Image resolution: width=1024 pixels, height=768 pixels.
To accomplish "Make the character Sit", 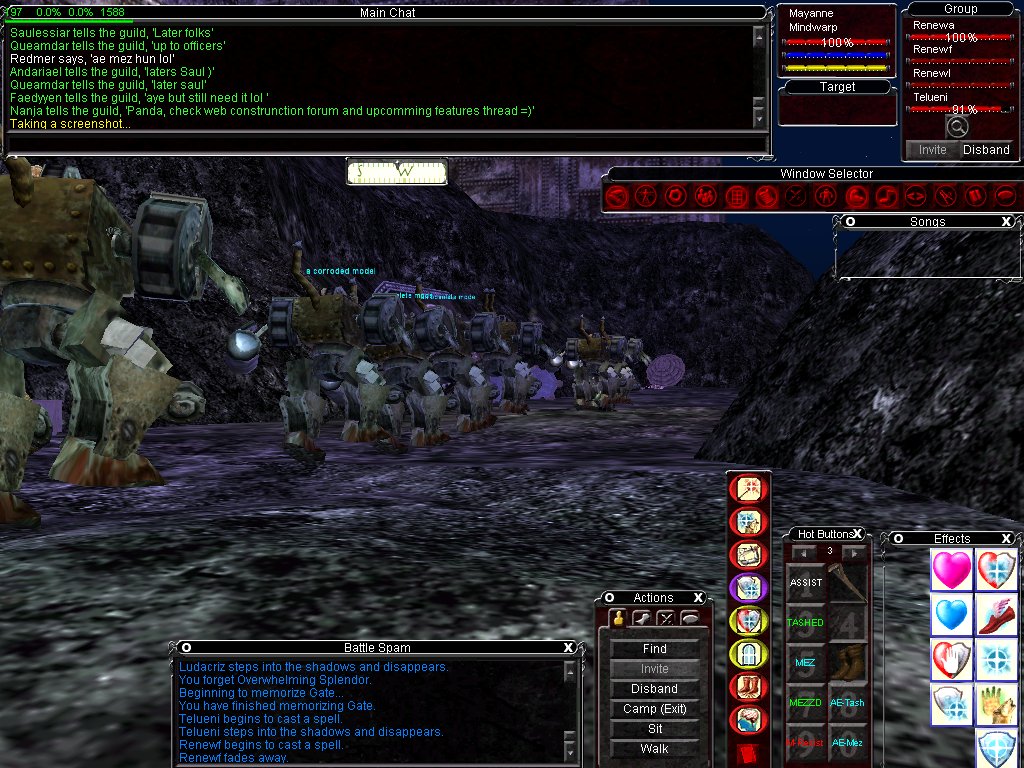I will (655, 729).
